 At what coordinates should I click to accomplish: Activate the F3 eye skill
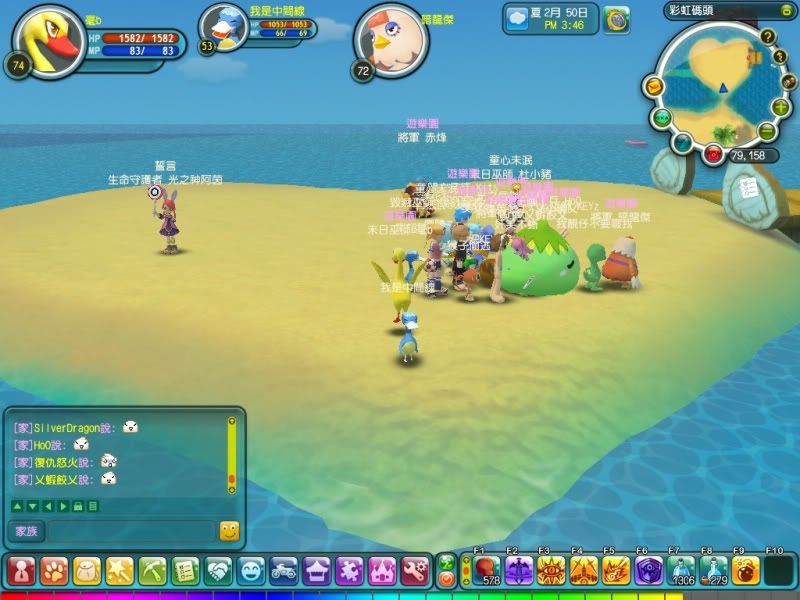[551, 571]
